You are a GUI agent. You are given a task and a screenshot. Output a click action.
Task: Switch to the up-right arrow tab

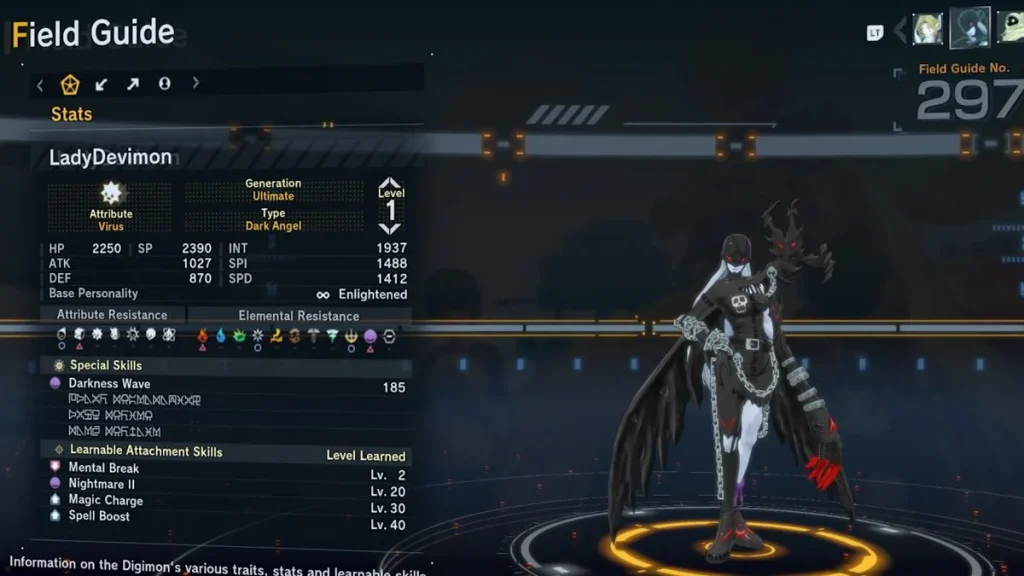click(133, 84)
